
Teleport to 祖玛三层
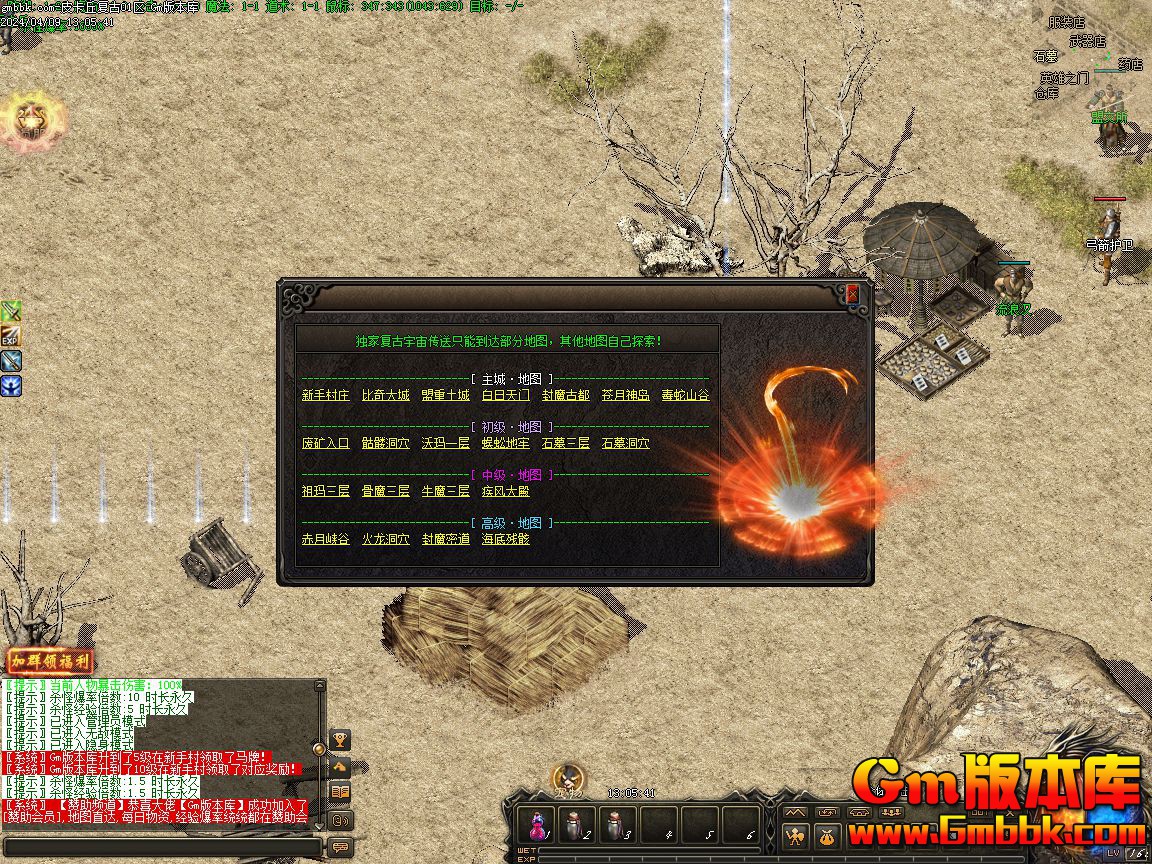coord(326,491)
